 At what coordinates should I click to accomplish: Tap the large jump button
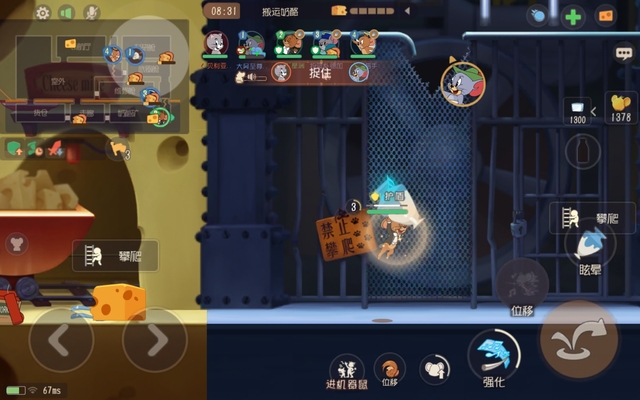(579, 339)
